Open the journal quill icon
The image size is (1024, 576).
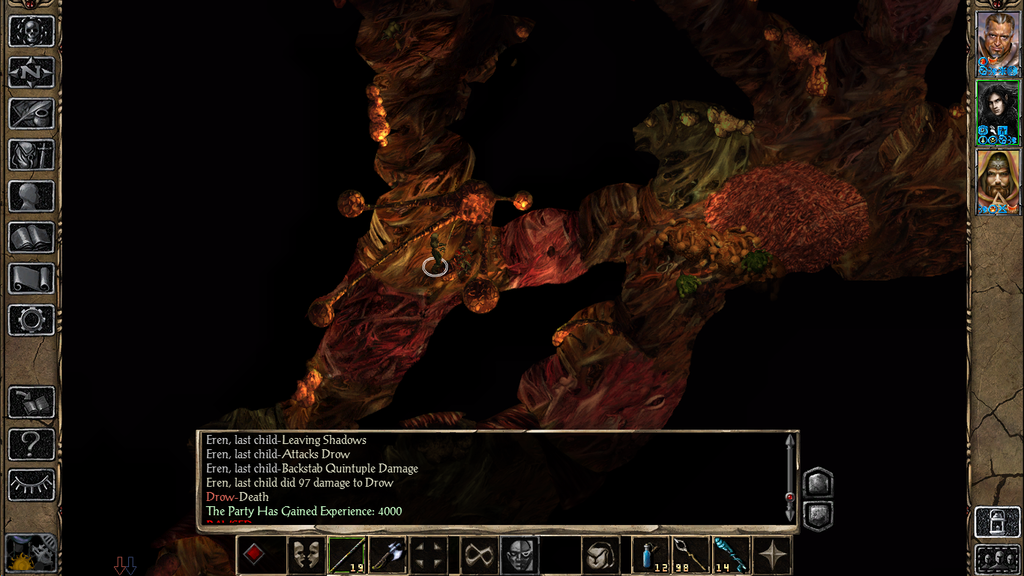tap(31, 113)
